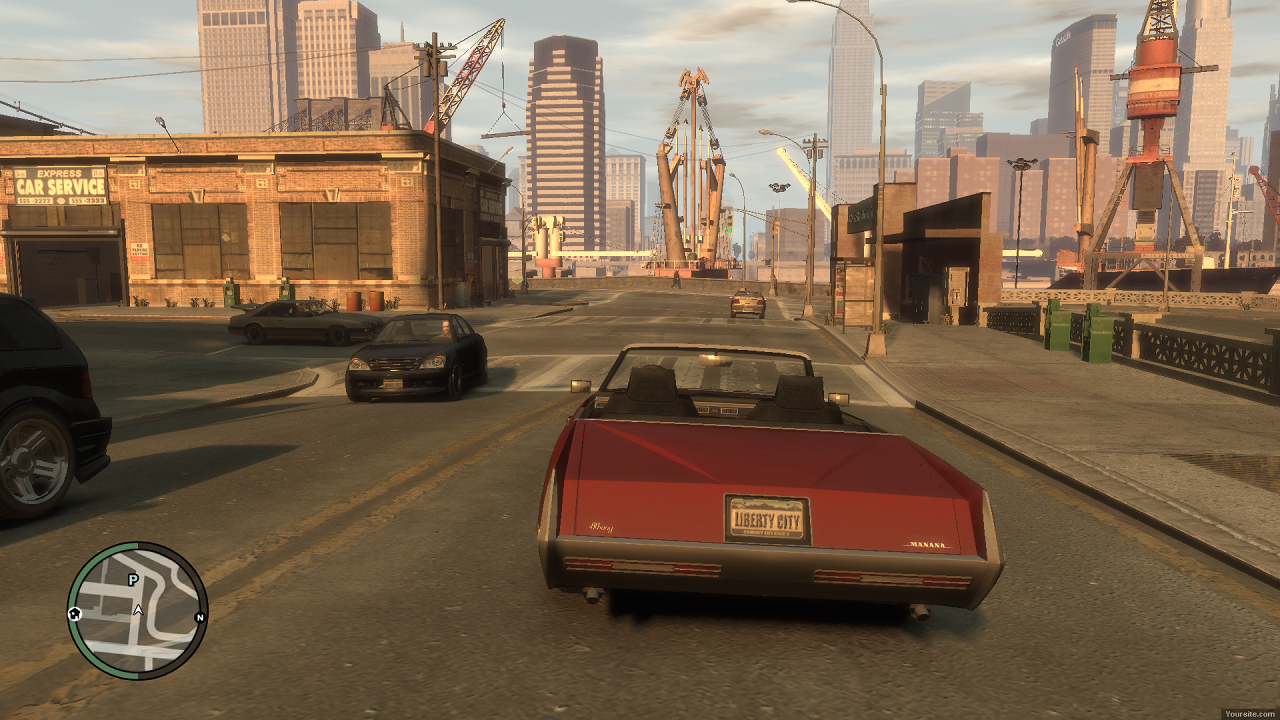Select the P marker on the minimap
The width and height of the screenshot is (1280, 720).
click(132, 580)
